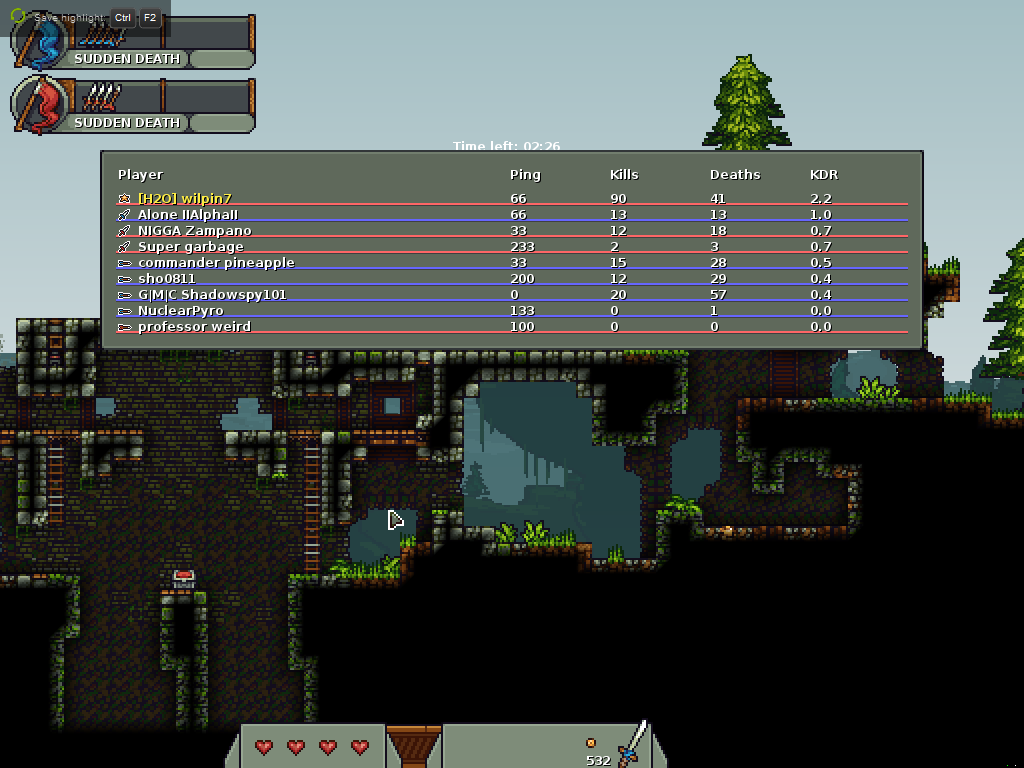The image size is (1024, 768).
Task: Select G|M|C Shadowspy101 in the scoreboard
Action: [x=212, y=295]
